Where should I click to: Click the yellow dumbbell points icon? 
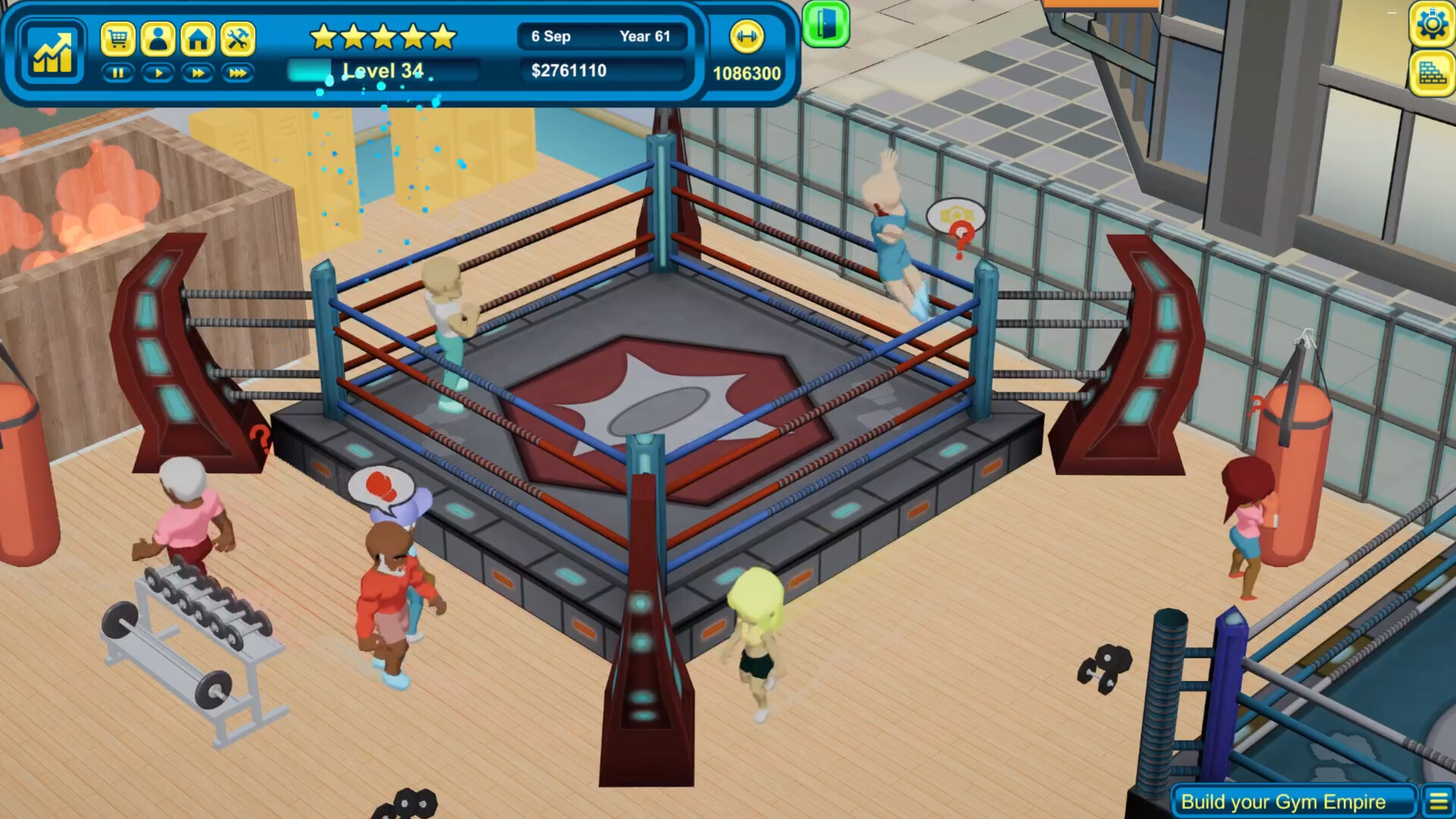coord(746,36)
